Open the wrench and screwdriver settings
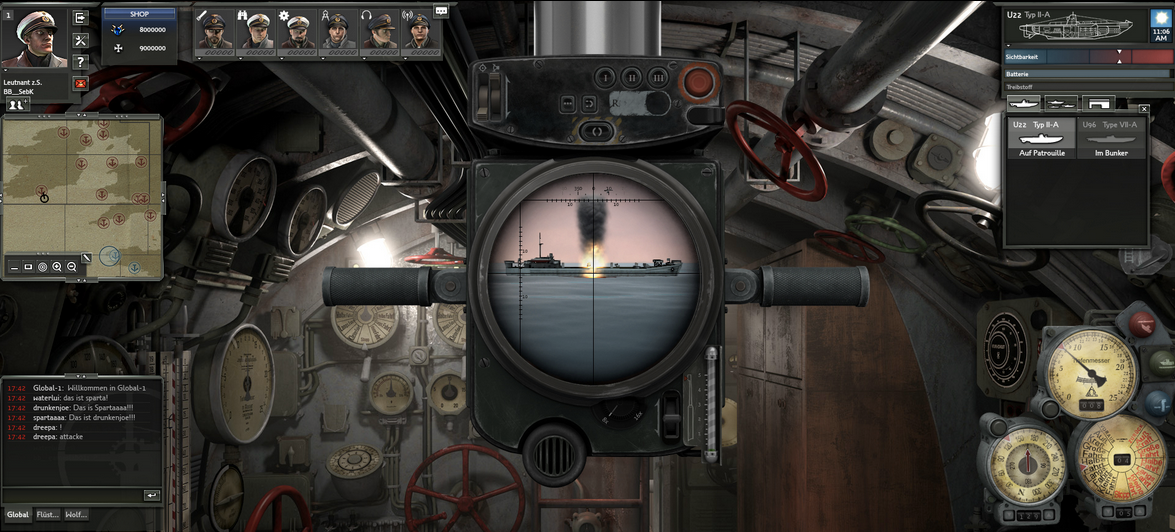The height and width of the screenshot is (532, 1175). pos(82,40)
